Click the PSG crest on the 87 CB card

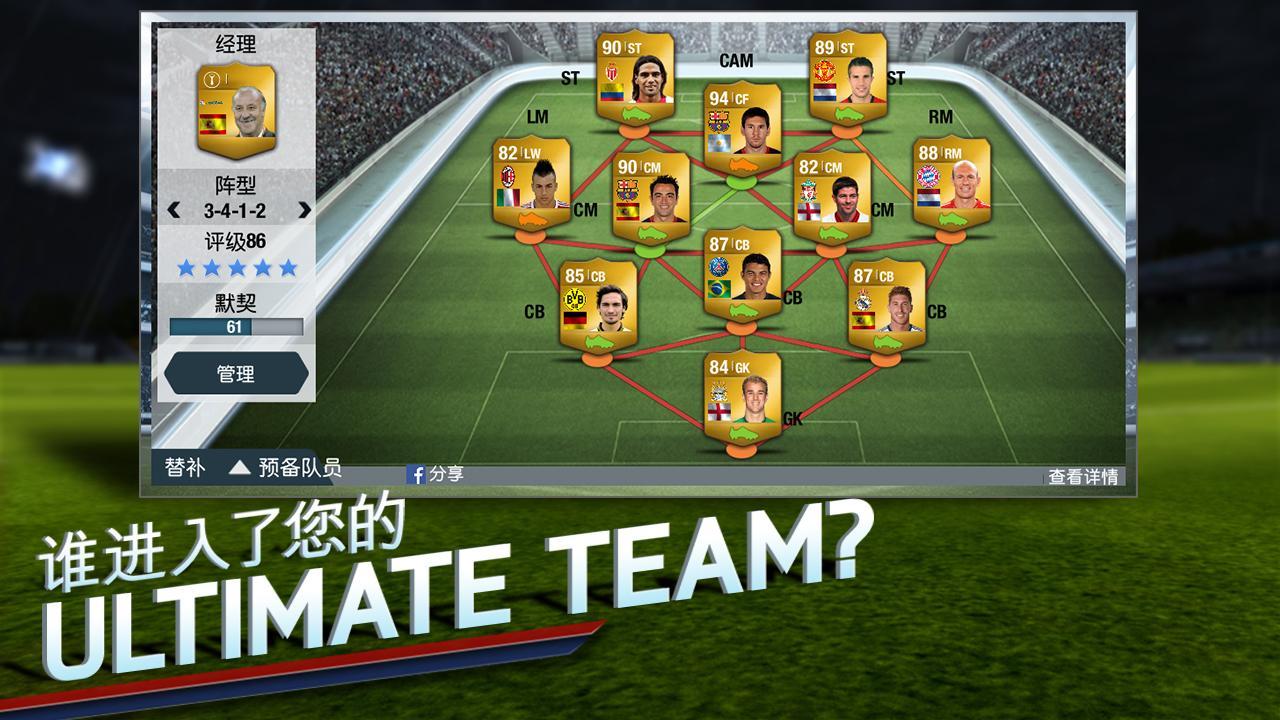(x=719, y=264)
